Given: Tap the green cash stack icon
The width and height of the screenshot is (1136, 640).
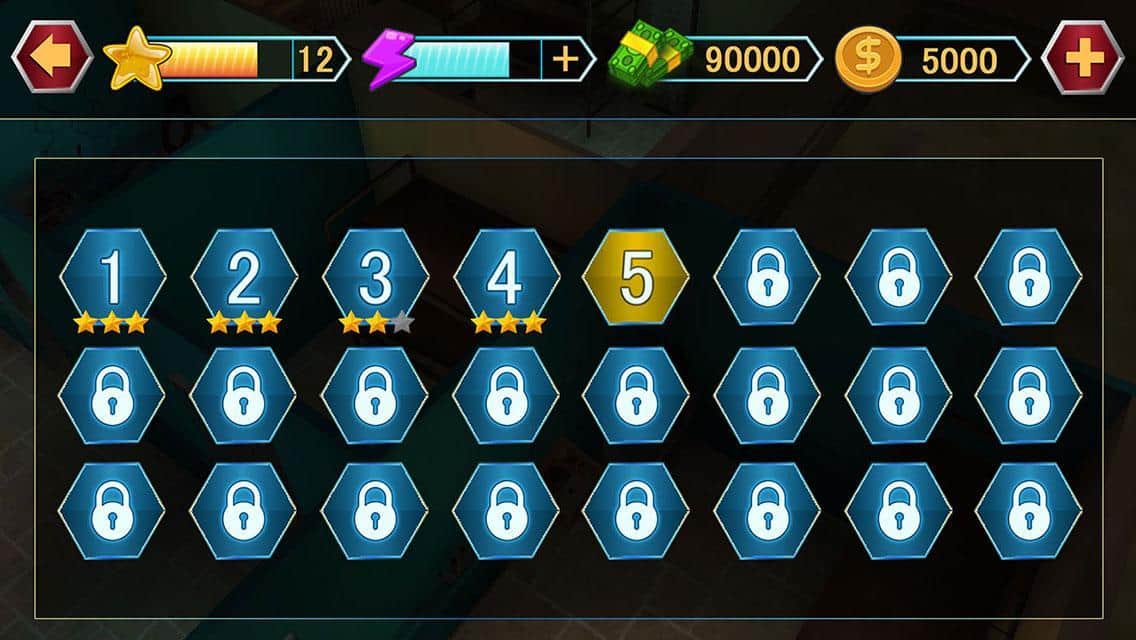Looking at the screenshot, I should pos(646,58).
